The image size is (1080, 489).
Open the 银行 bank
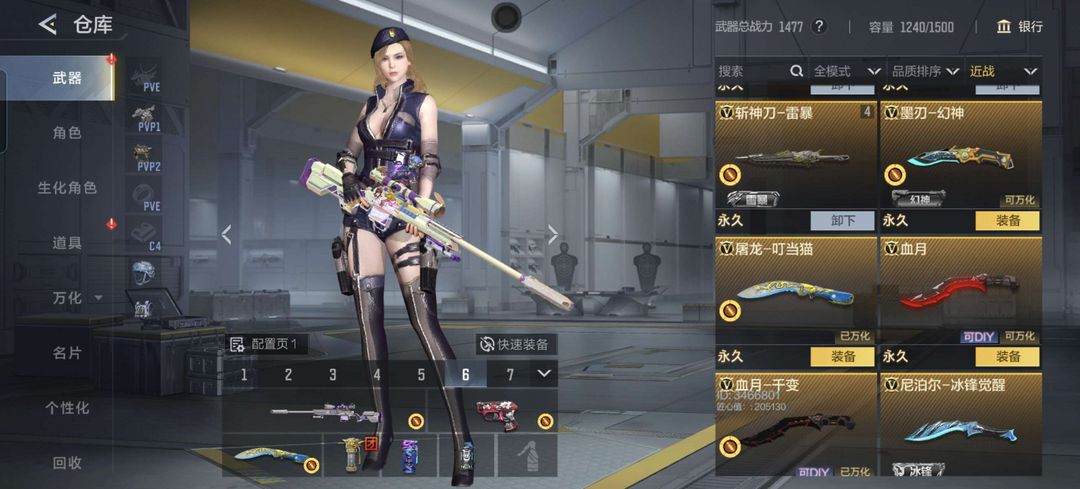pos(1019,27)
